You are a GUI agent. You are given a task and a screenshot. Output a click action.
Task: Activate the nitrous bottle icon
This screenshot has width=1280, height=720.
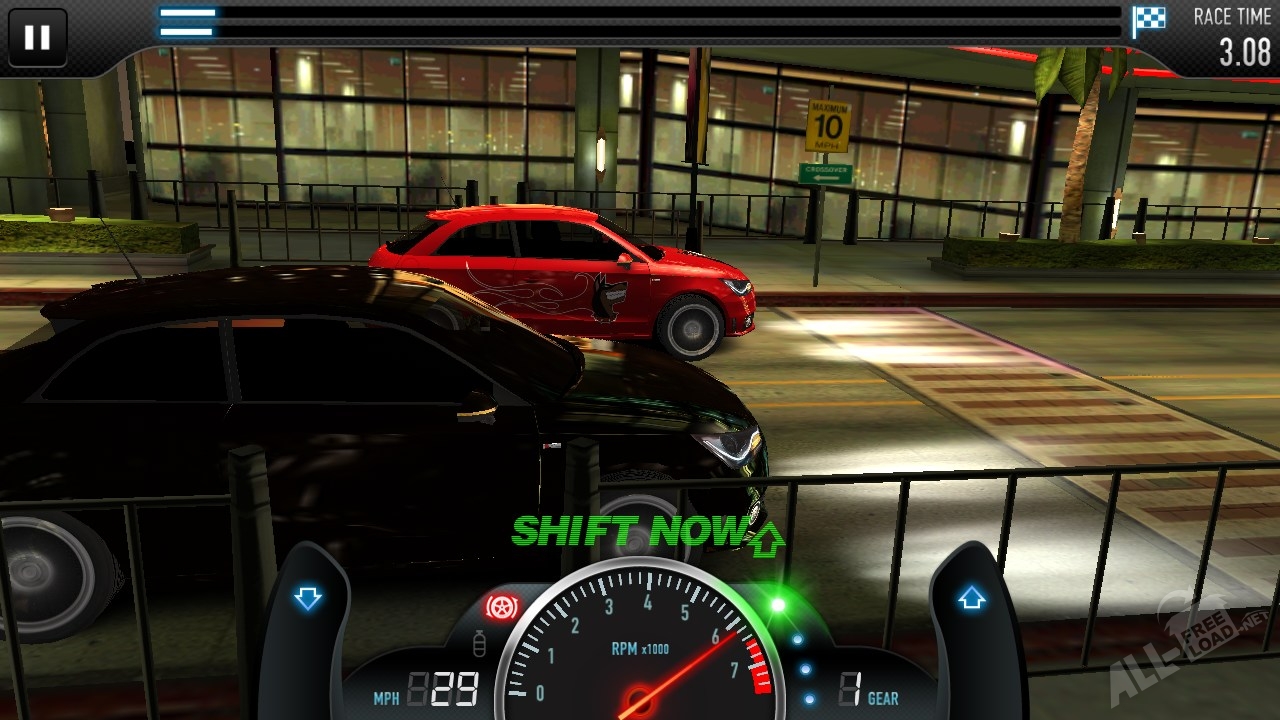[479, 645]
